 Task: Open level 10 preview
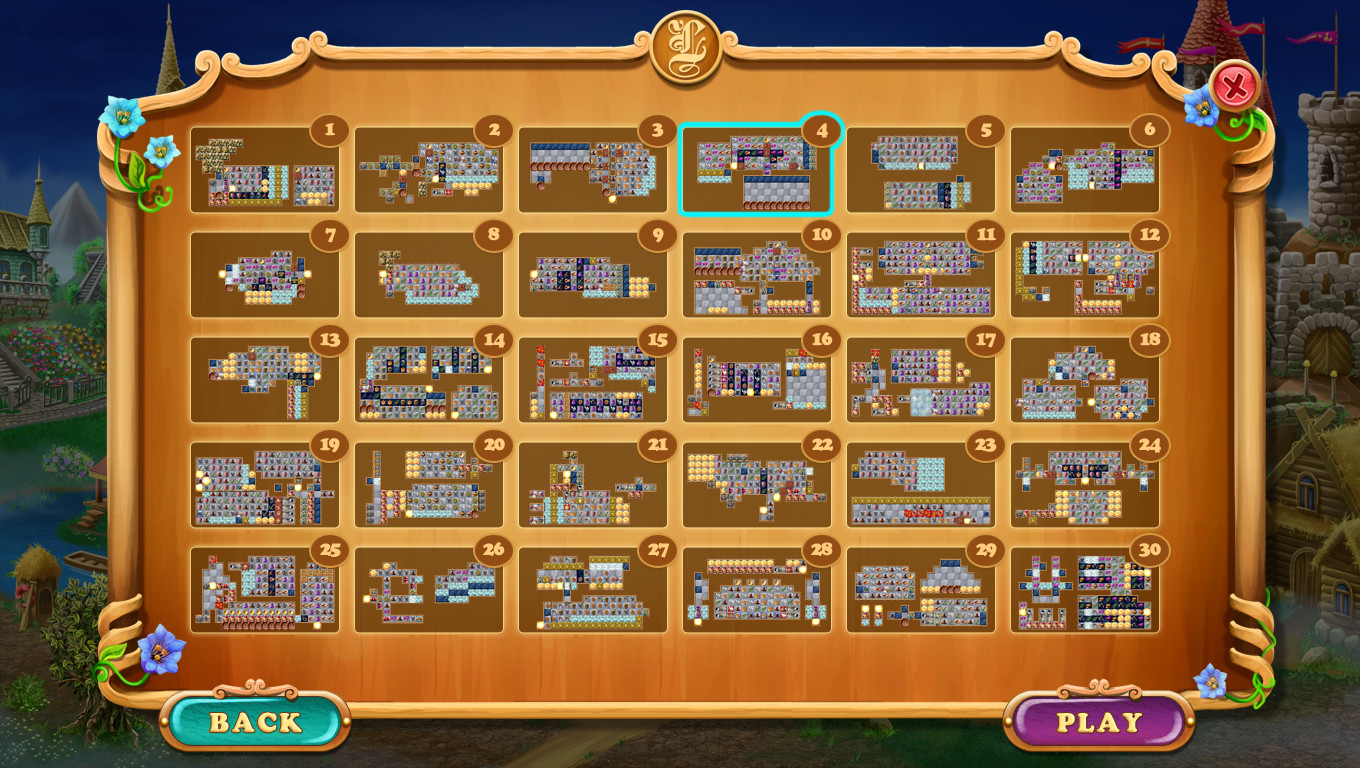tap(757, 276)
